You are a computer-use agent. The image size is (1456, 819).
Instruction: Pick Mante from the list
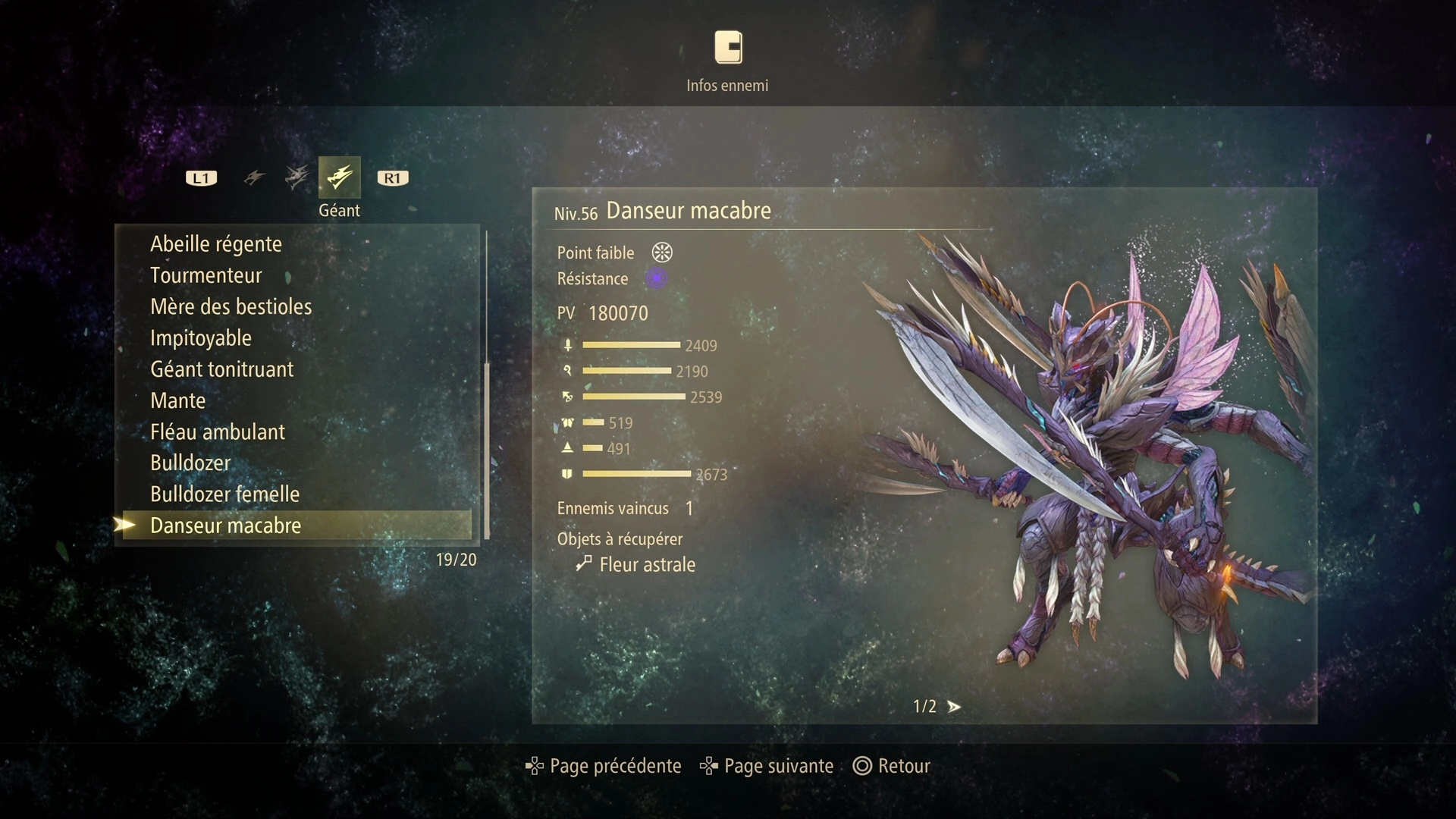(178, 400)
